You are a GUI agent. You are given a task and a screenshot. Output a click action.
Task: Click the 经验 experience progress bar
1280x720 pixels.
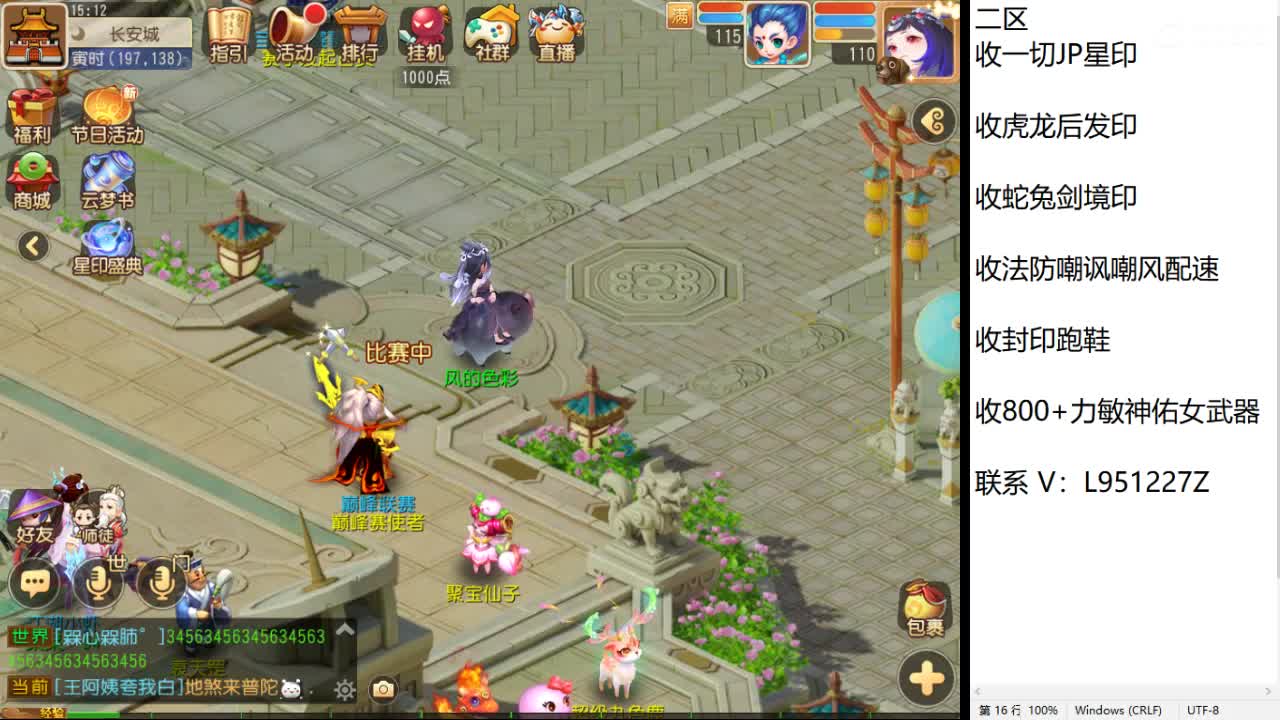click(90, 712)
